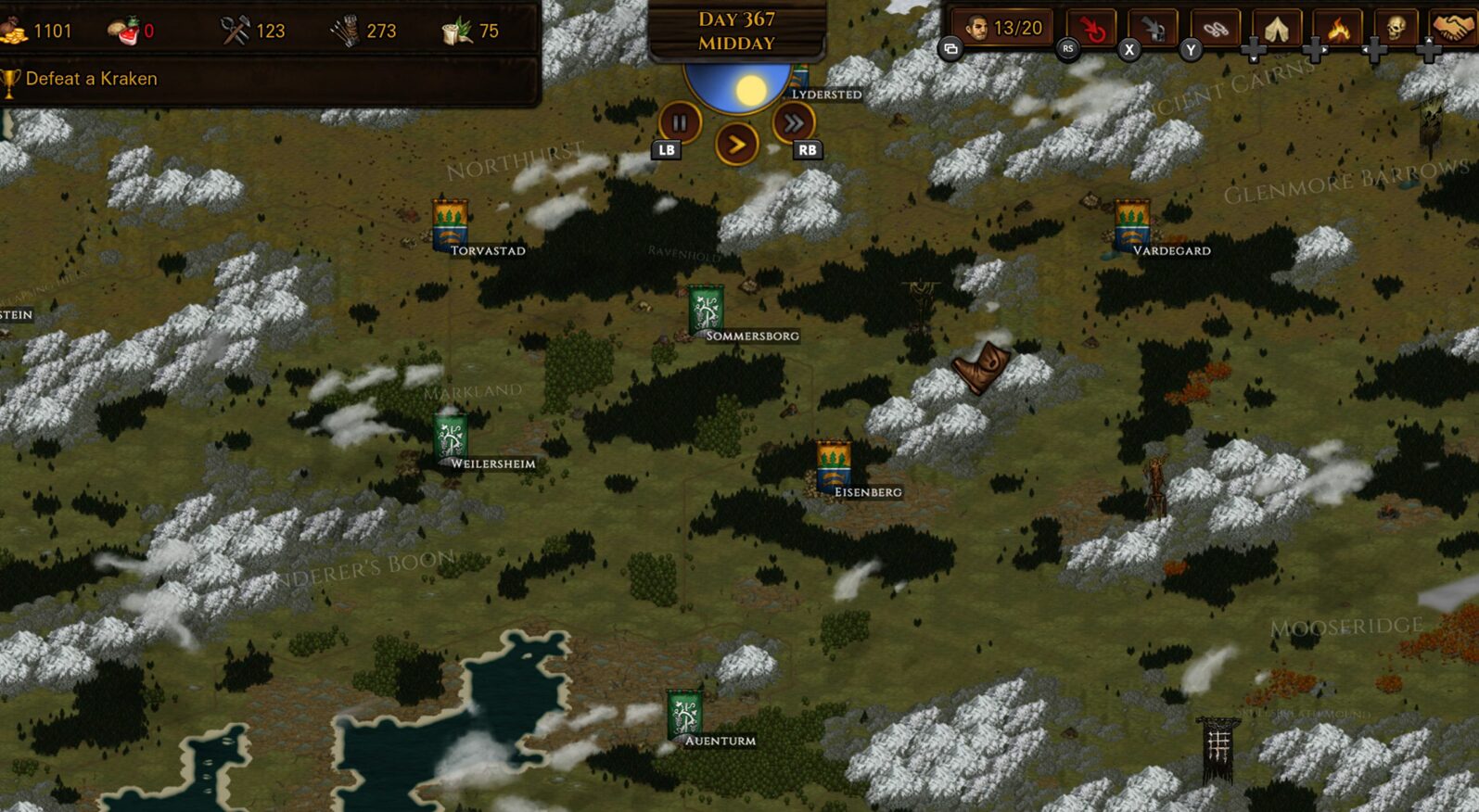Resume normal speed with the play arrow
Viewport: 1479px width, 812px height.
[736, 144]
